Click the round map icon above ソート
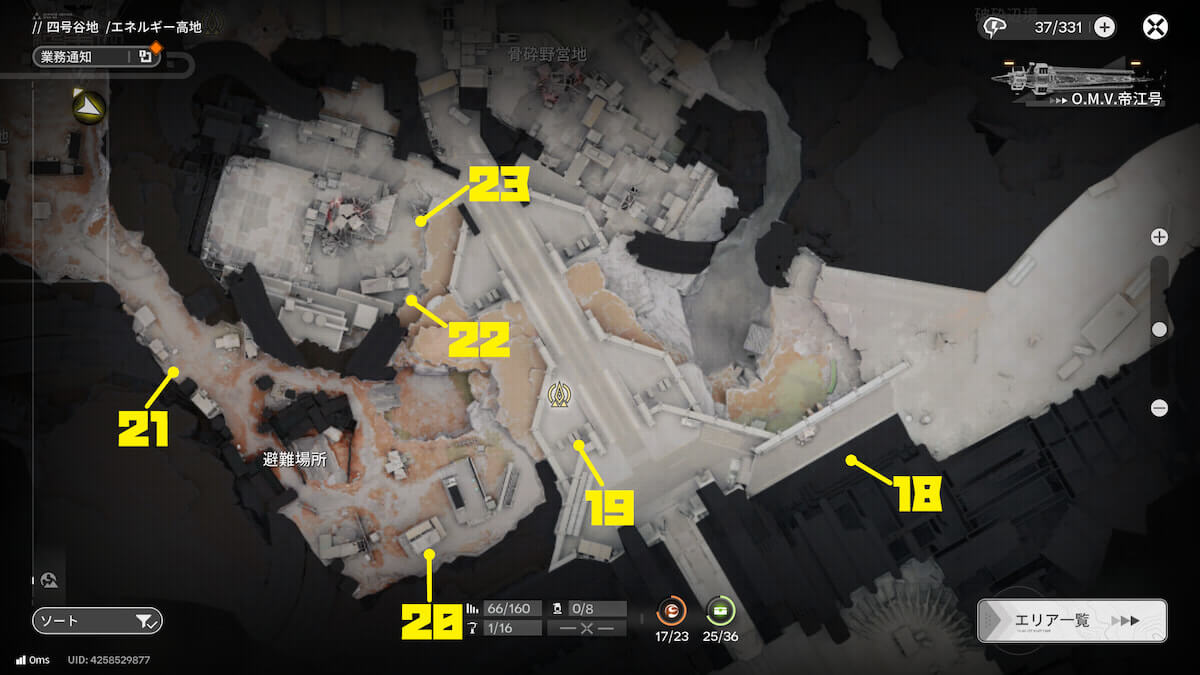Image resolution: width=1200 pixels, height=675 pixels. 49,579
